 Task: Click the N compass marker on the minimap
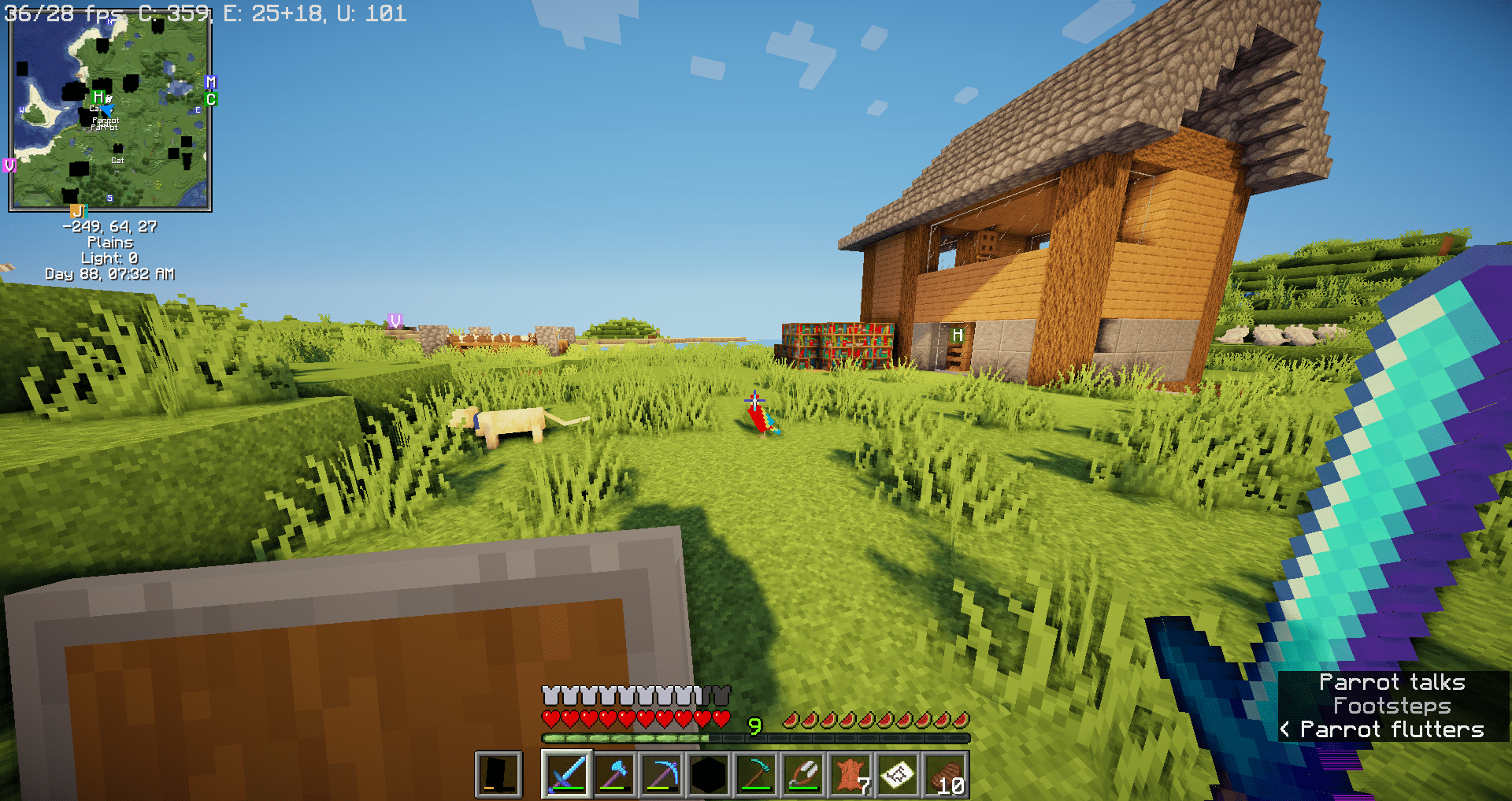click(110, 20)
